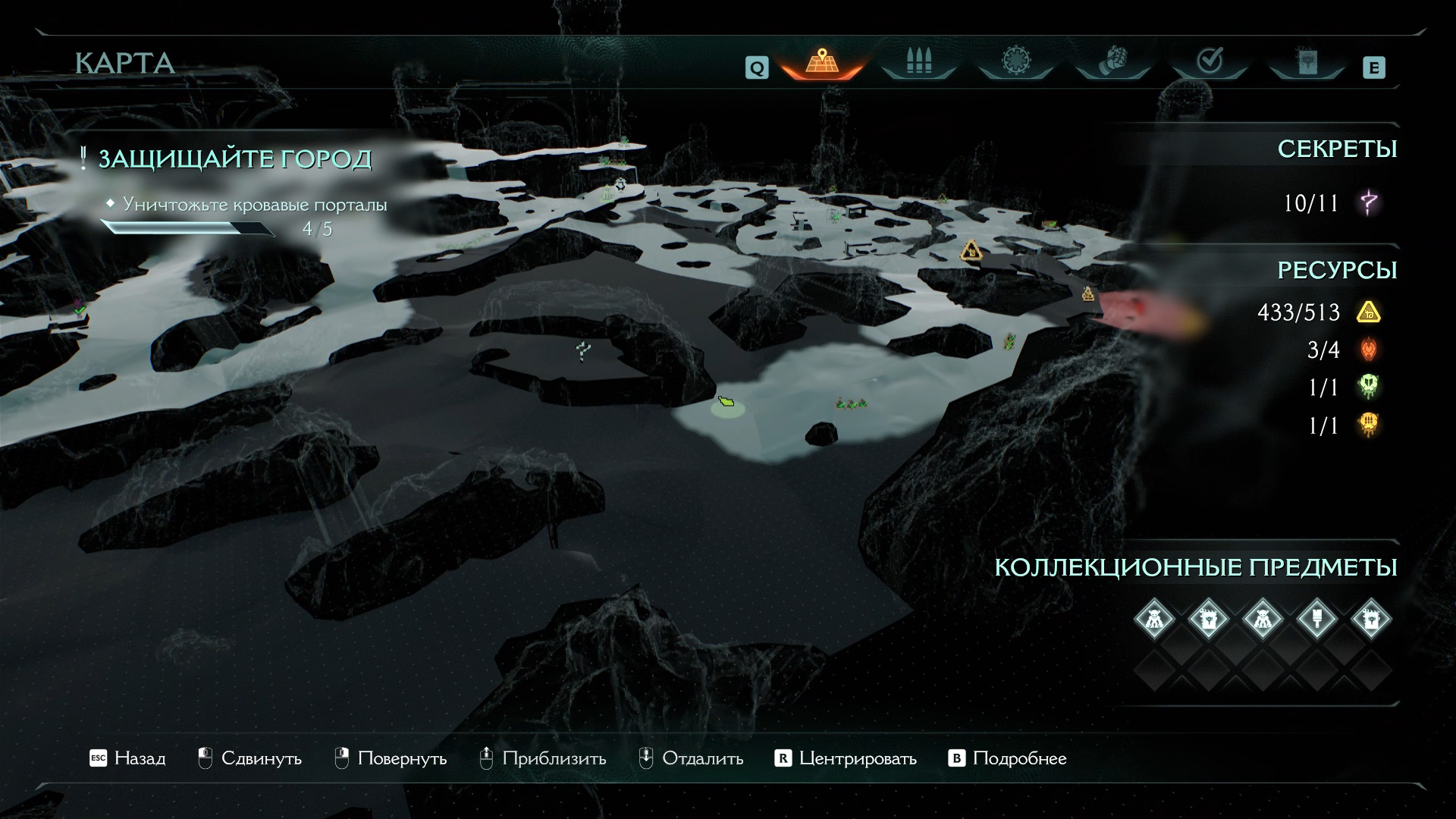The height and width of the screenshot is (819, 1456).
Task: Select the "Защищайте город" objective tracker
Action: click(x=234, y=159)
